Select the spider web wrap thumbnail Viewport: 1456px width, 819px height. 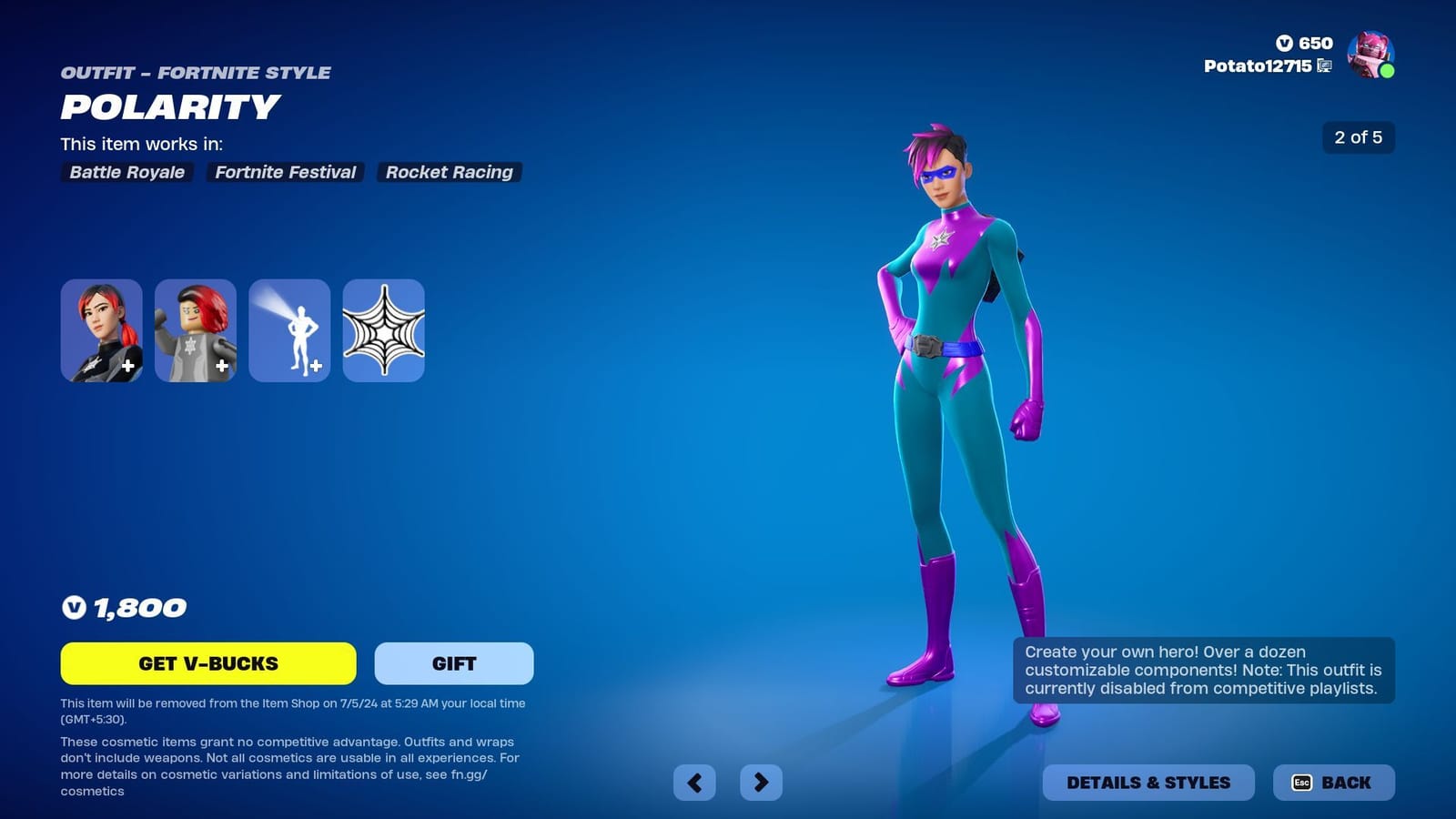point(383,330)
